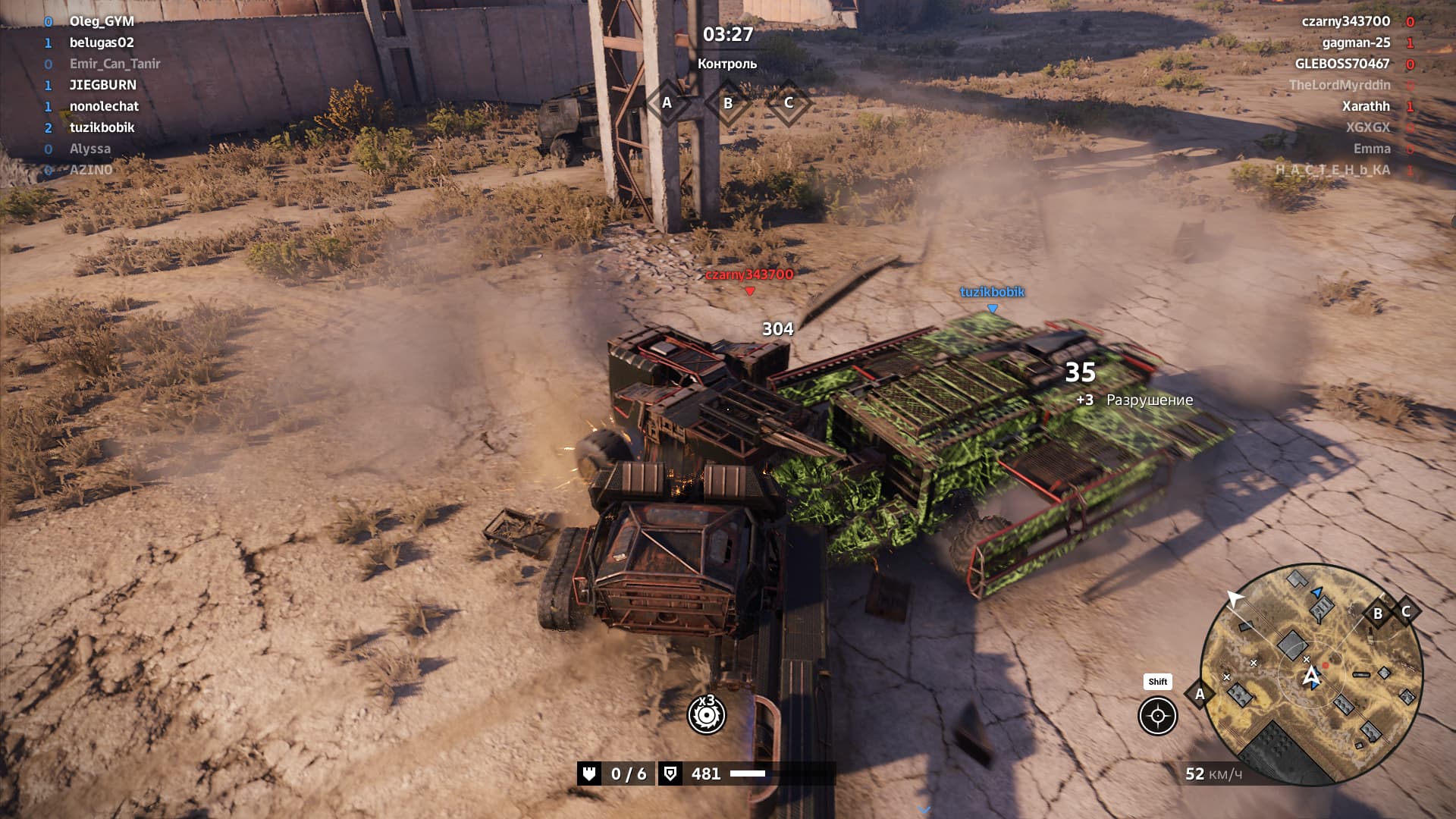This screenshot has width=1456, height=819.
Task: Choose enemy gagman-25 in scoreboard
Action: coord(1356,42)
